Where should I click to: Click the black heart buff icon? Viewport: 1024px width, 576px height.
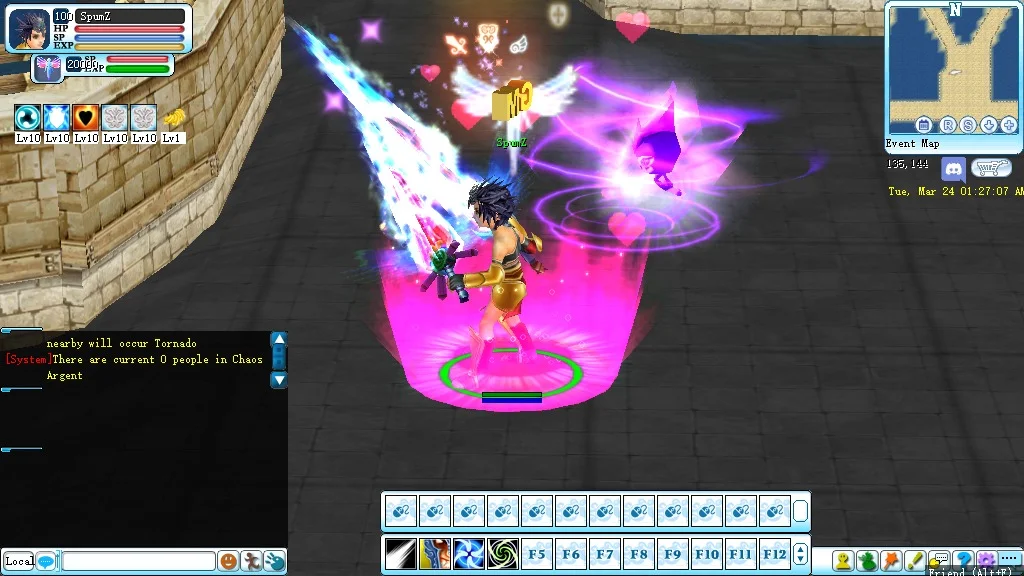click(x=85, y=117)
